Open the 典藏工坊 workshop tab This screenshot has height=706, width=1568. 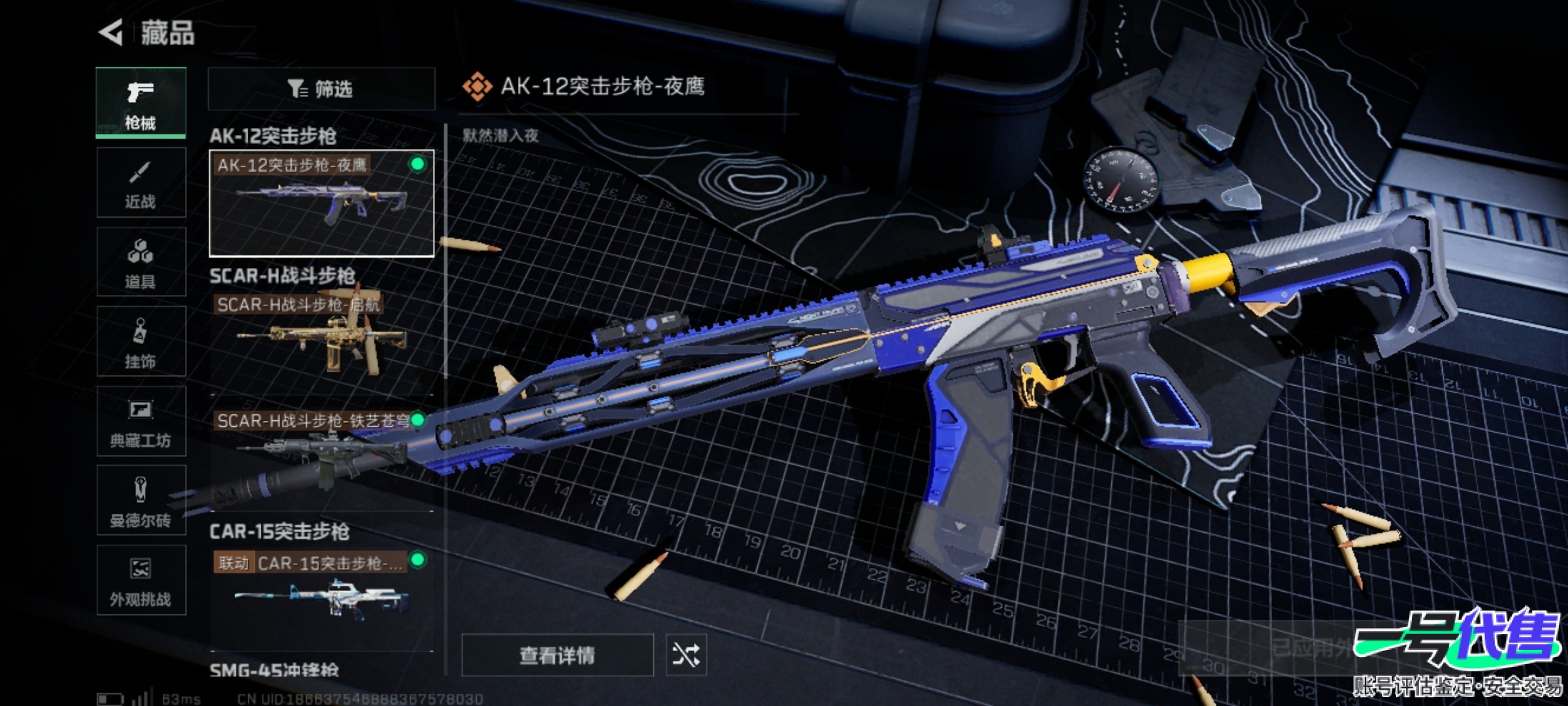[x=141, y=421]
